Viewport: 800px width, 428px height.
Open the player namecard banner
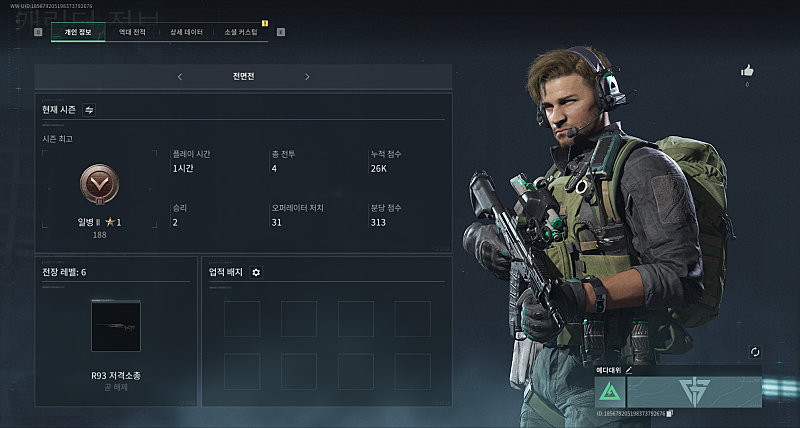(x=694, y=391)
